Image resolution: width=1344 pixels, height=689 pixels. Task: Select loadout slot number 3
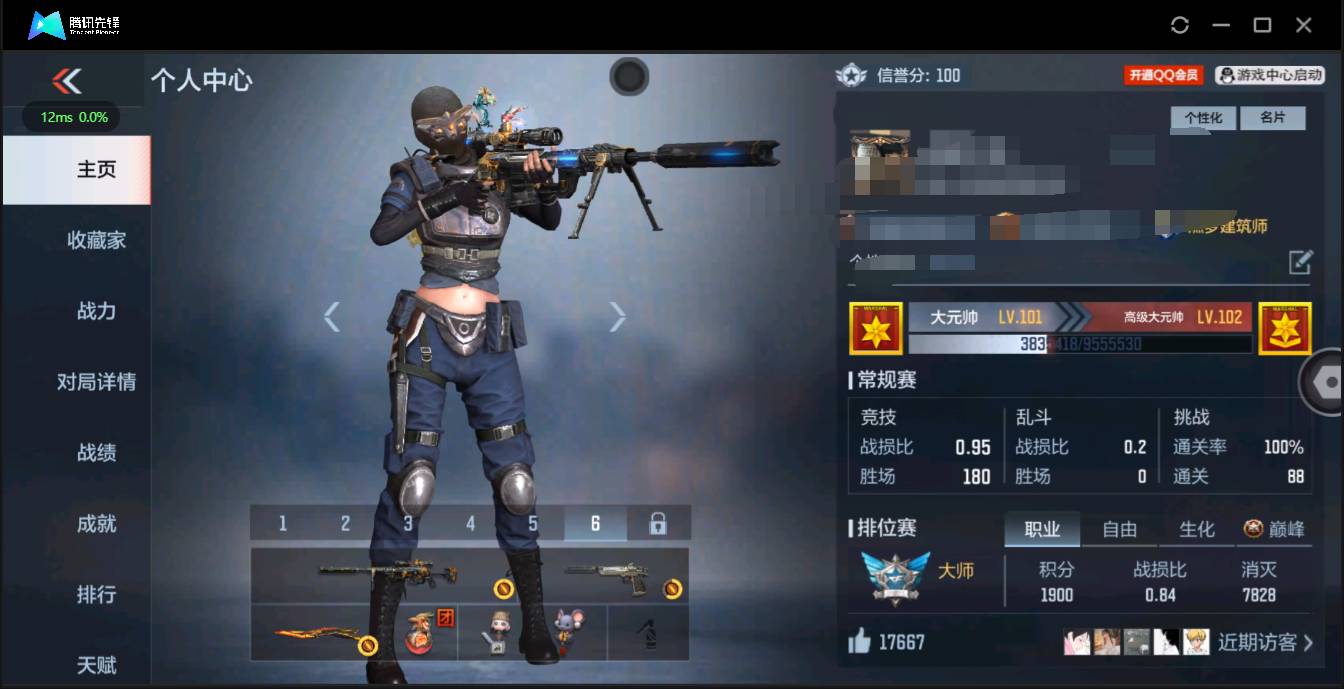[408, 524]
